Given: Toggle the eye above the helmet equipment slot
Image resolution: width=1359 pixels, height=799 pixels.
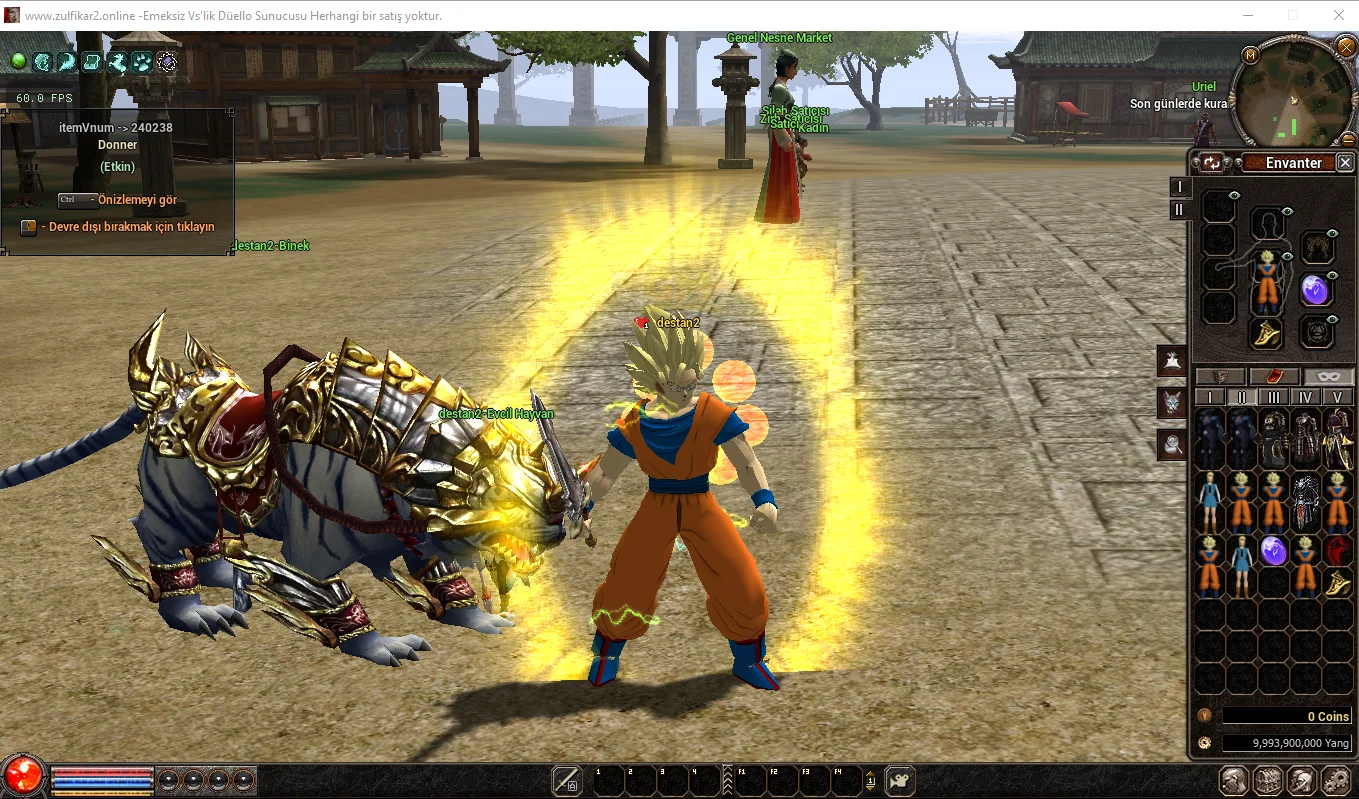Looking at the screenshot, I should tap(1286, 212).
